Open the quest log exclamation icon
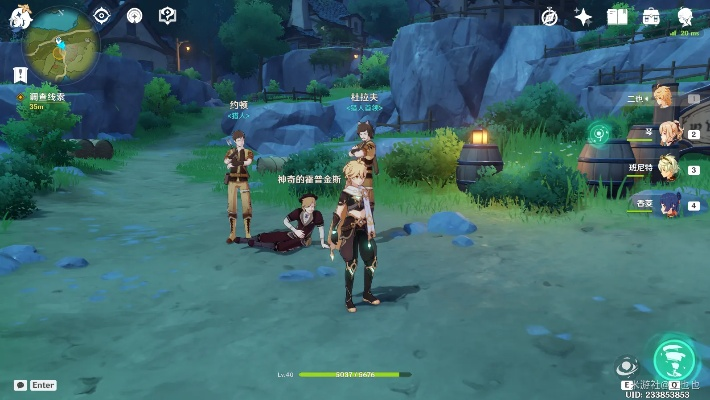The height and width of the screenshot is (400, 710). pos(19,74)
